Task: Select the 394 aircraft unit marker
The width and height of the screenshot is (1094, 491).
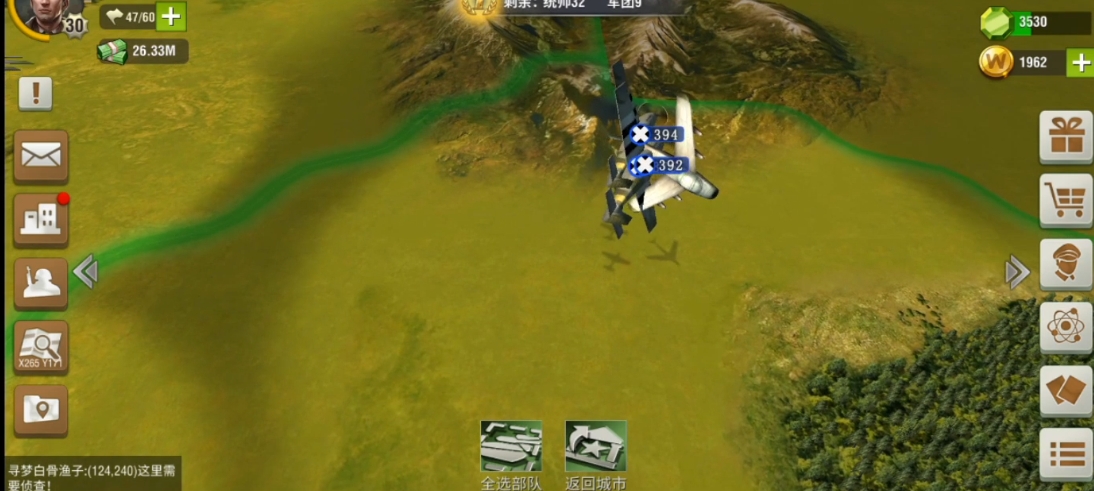Action: tap(656, 134)
